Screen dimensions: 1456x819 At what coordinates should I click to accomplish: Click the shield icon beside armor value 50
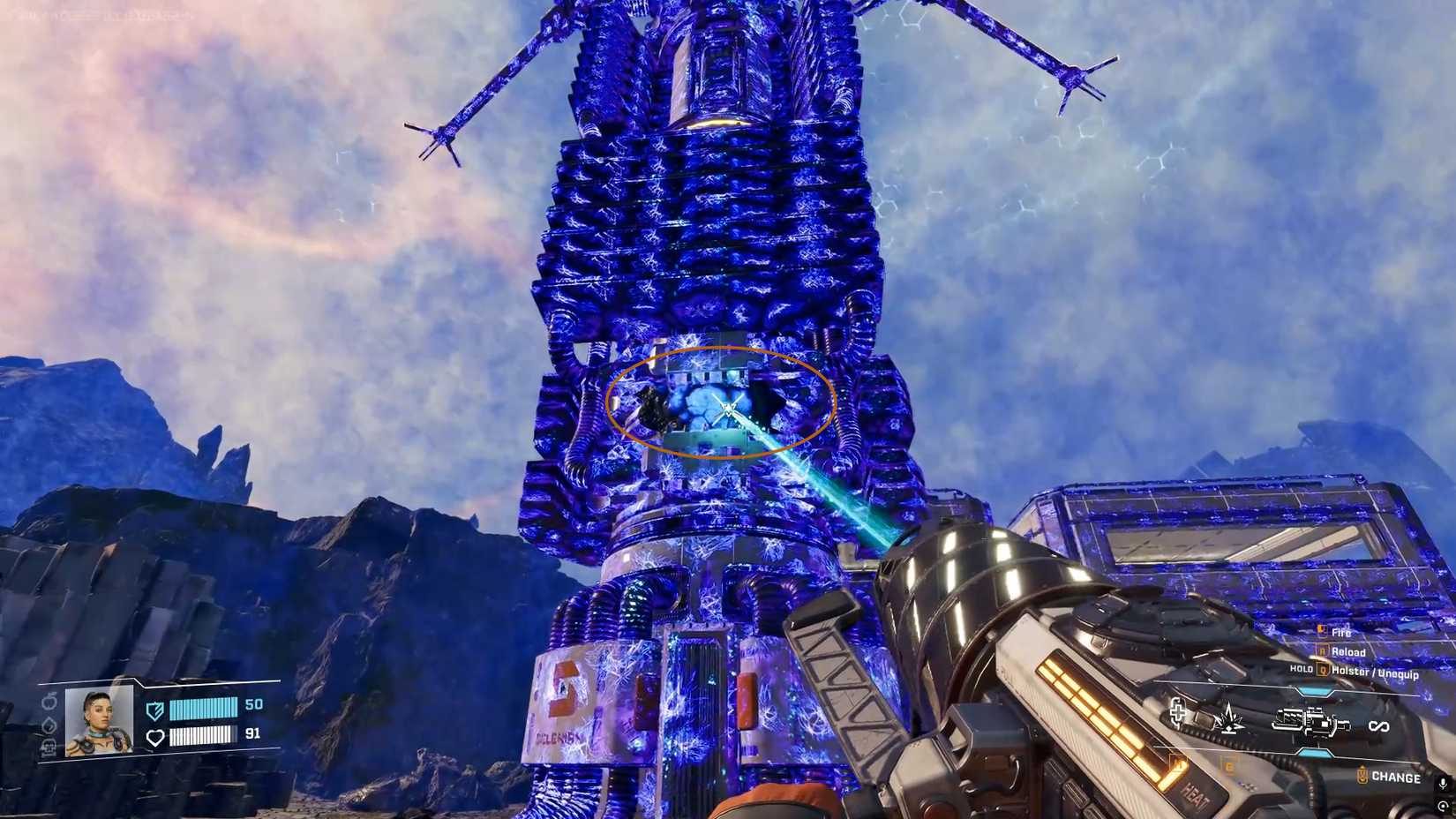[155, 710]
